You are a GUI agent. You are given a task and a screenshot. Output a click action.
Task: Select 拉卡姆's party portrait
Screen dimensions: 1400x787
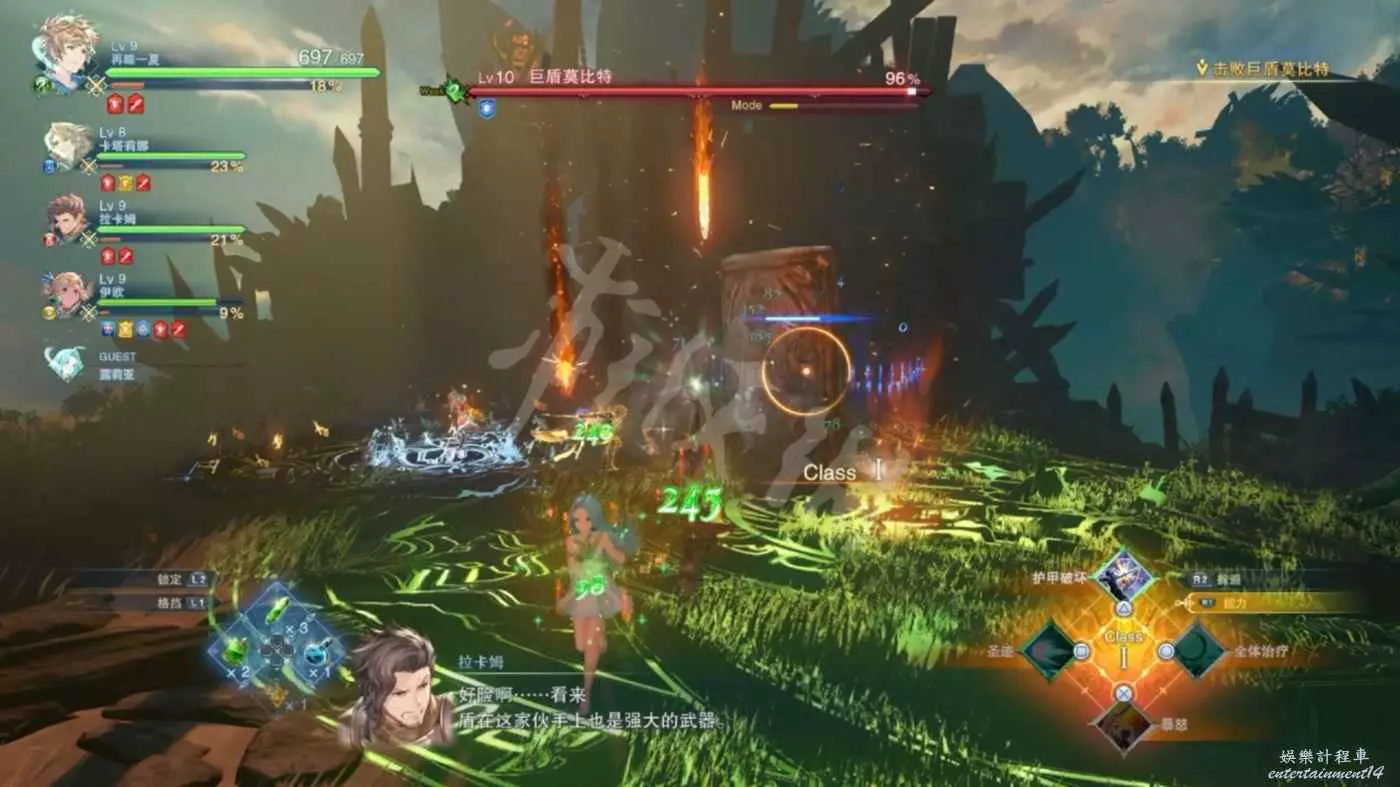(68, 219)
